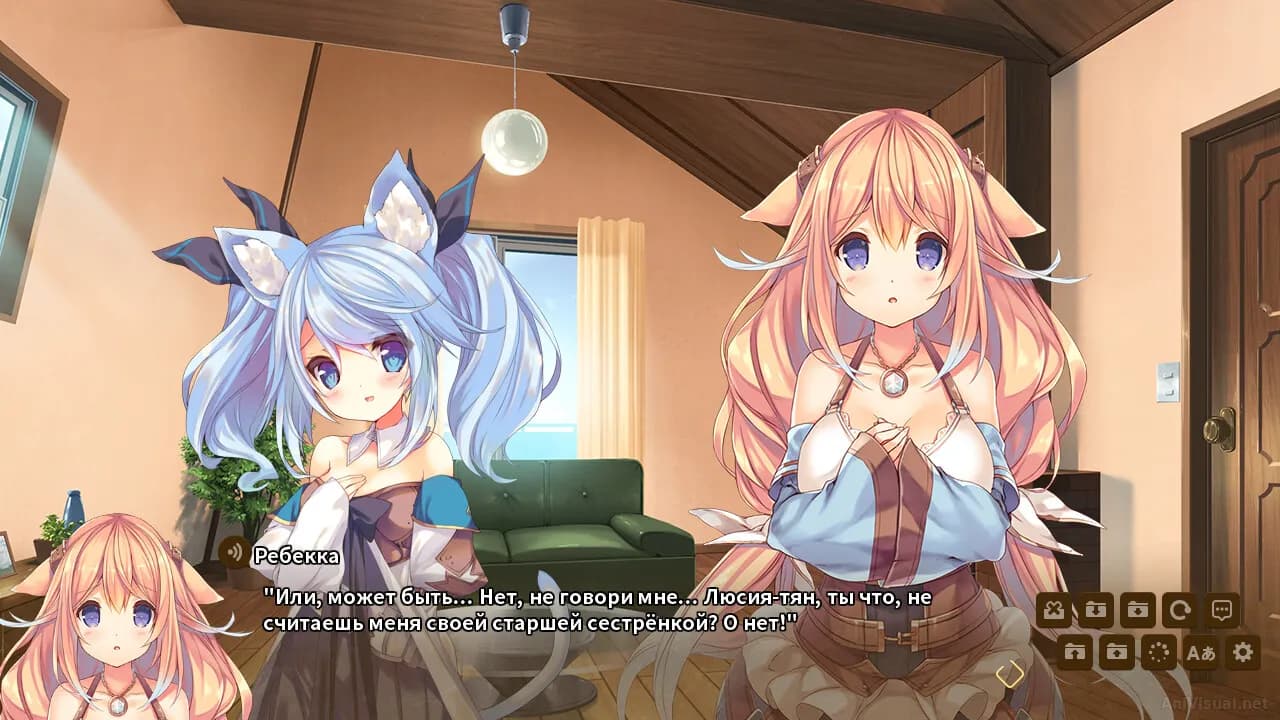Replay Rebekka's voice with the speaker icon
Screen dimensions: 1280x720
click(236, 550)
